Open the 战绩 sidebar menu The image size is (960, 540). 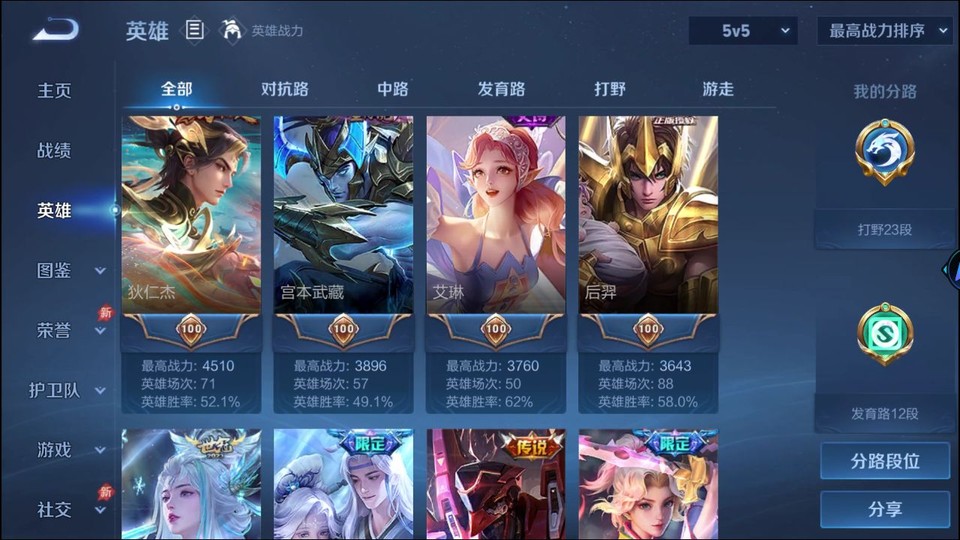coord(55,150)
